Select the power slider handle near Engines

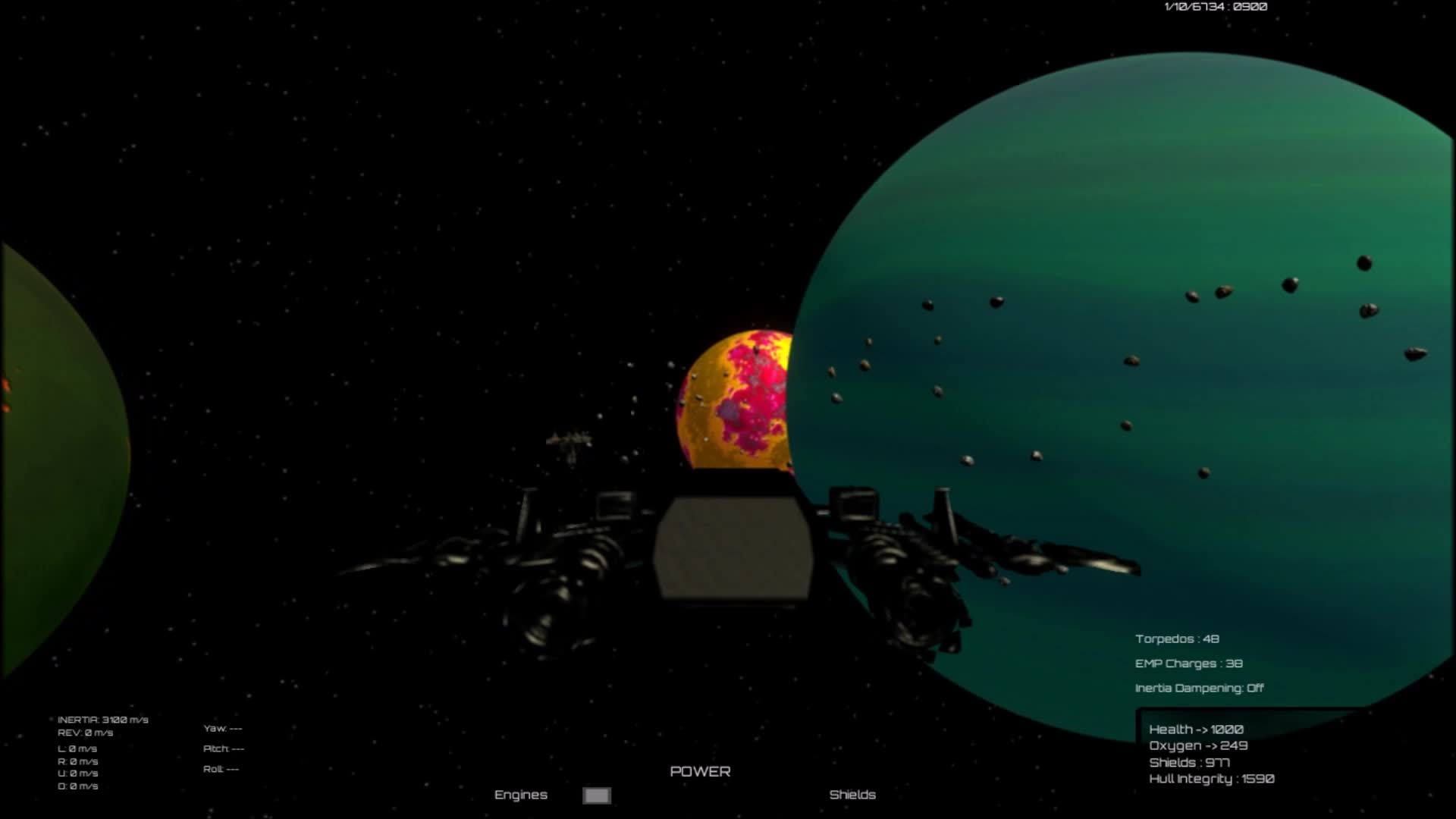pos(596,795)
